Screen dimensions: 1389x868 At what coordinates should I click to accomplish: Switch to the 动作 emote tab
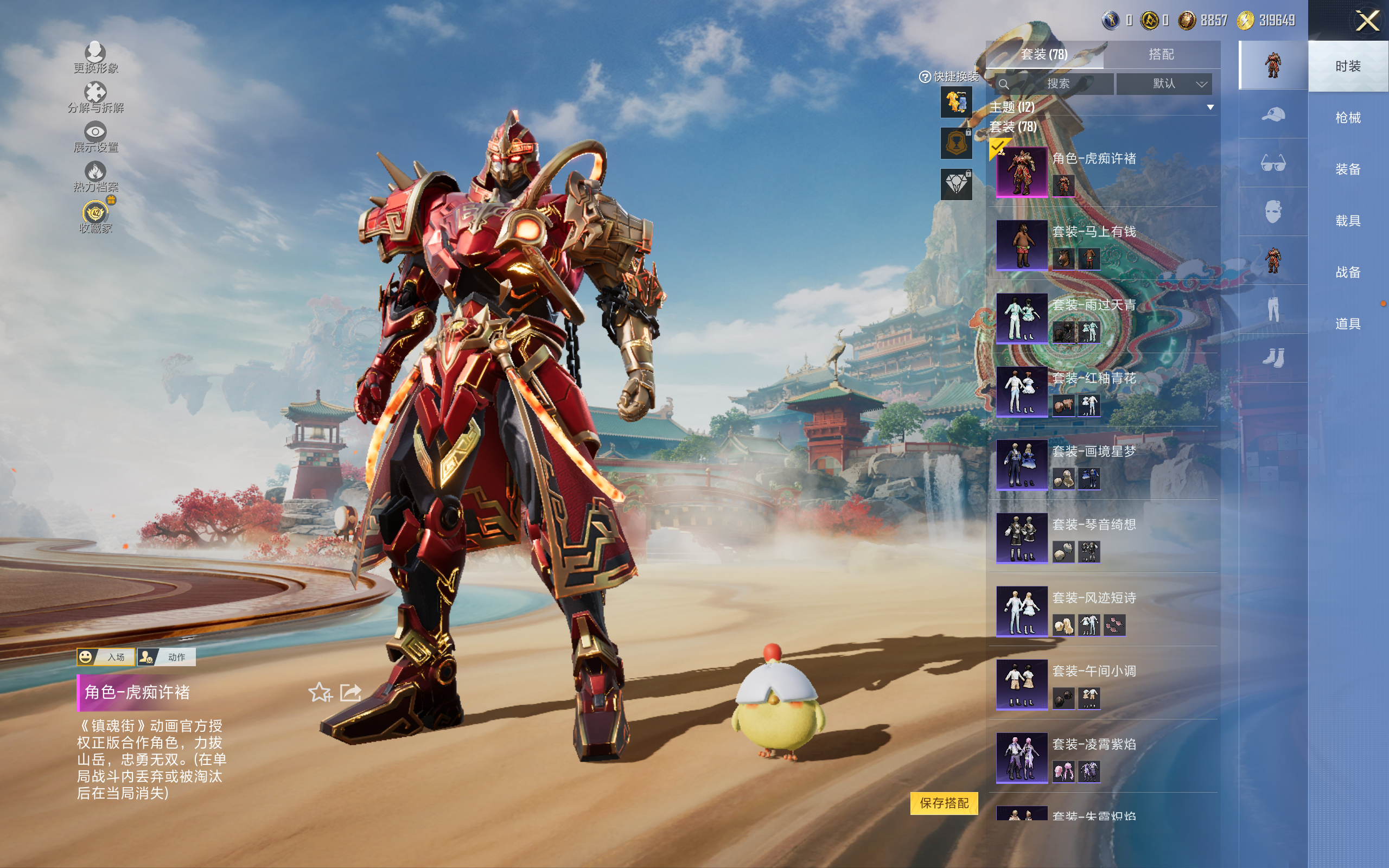tap(167, 657)
